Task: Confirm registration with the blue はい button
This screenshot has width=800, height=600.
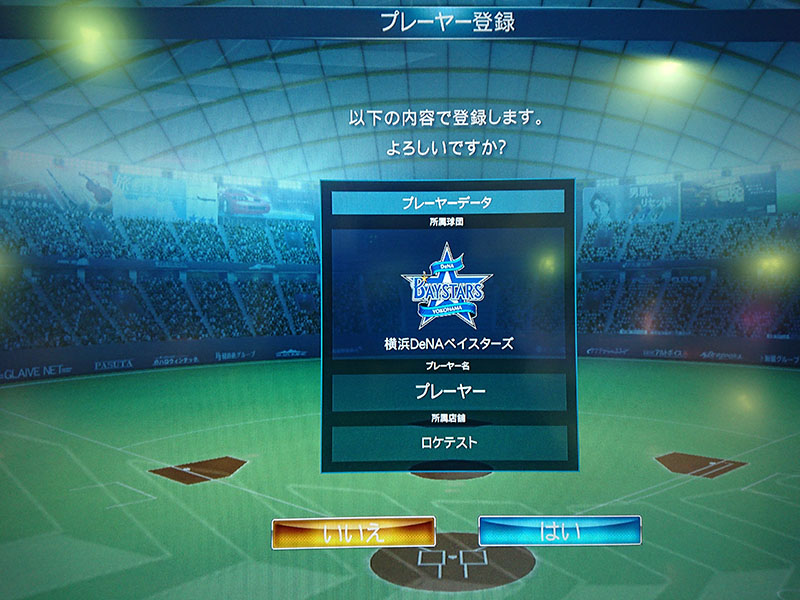Action: 559,531
